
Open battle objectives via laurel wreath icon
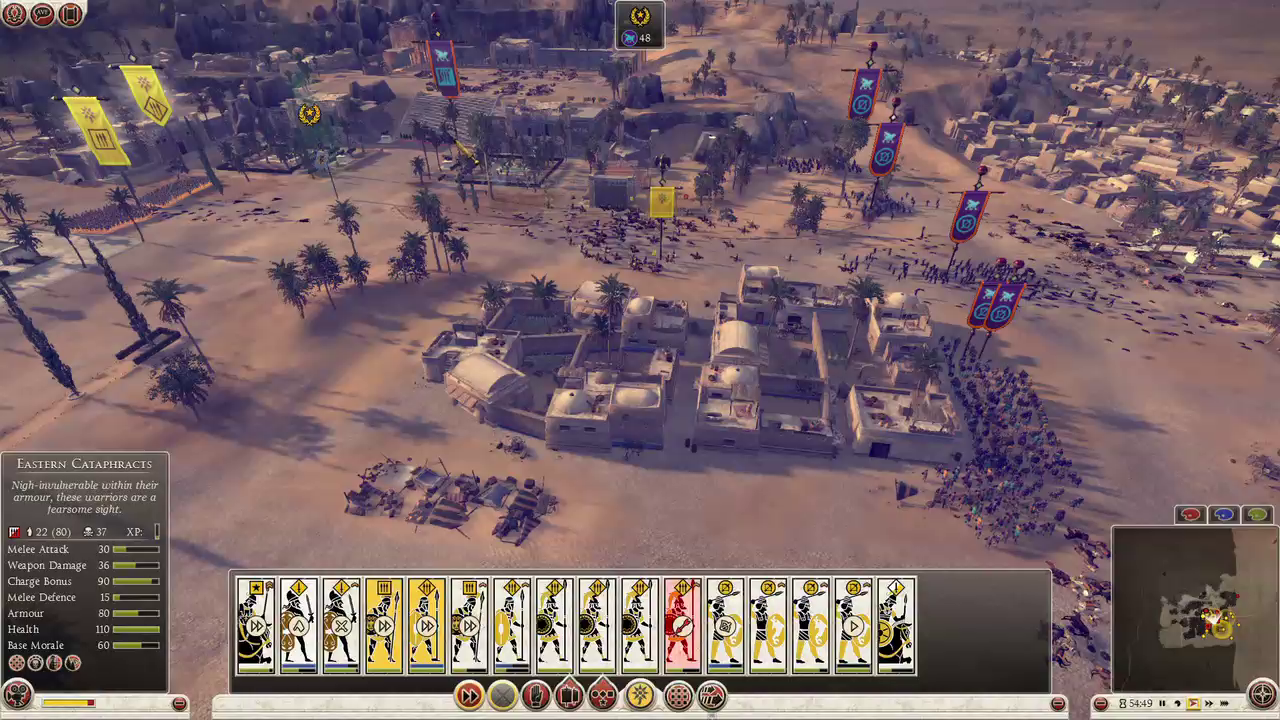pos(15,15)
